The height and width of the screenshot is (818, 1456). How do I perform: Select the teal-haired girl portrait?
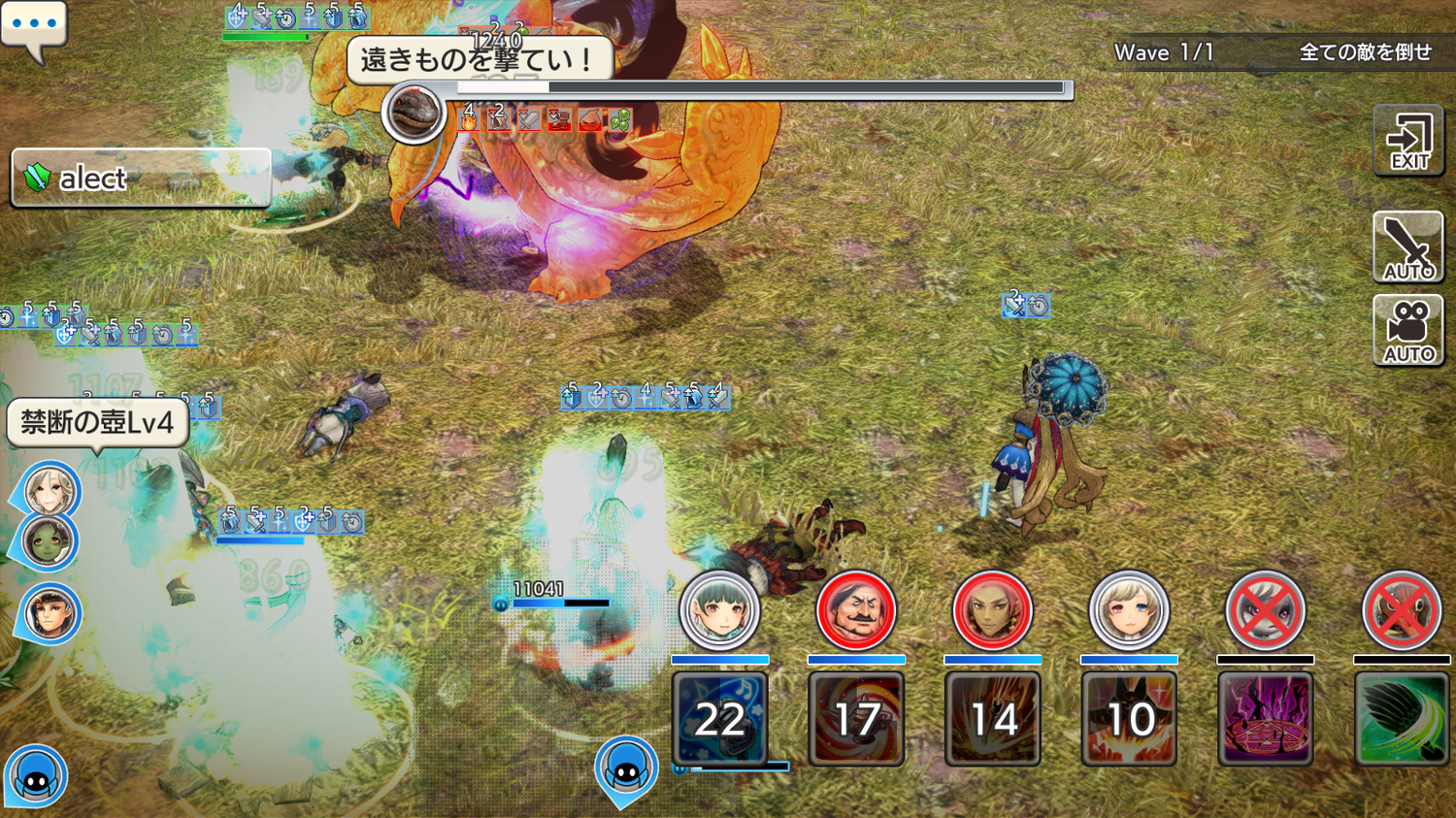(x=719, y=610)
